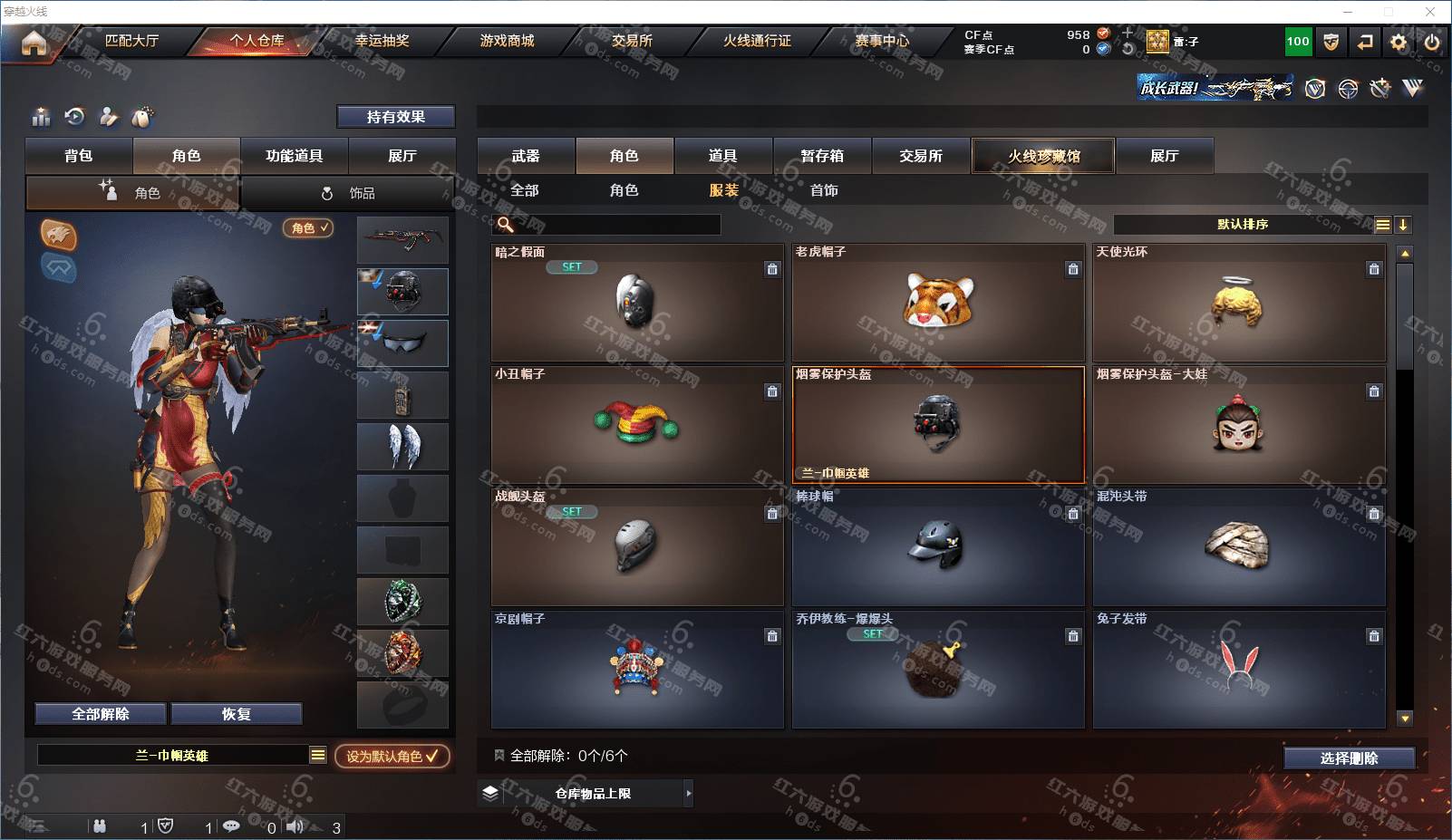Viewport: 1452px width, 840px height.
Task: Choose the 首饰 sub-category
Action: [824, 190]
